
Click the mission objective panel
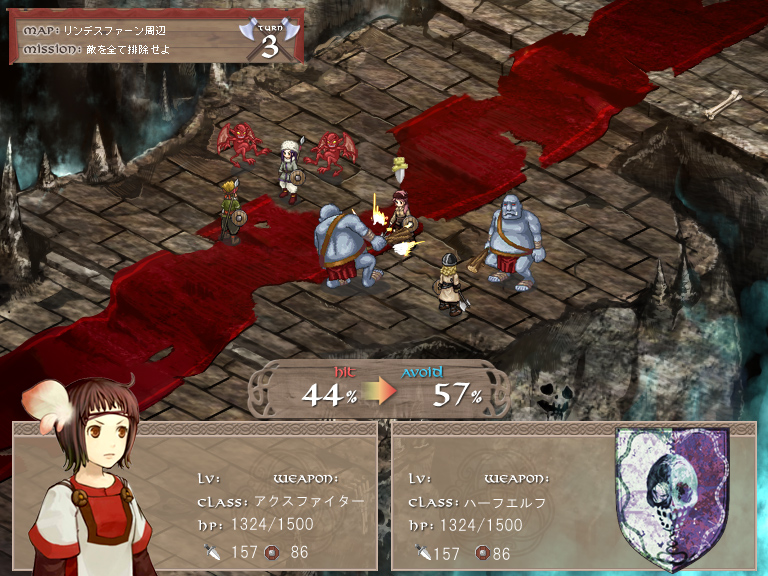(x=155, y=37)
